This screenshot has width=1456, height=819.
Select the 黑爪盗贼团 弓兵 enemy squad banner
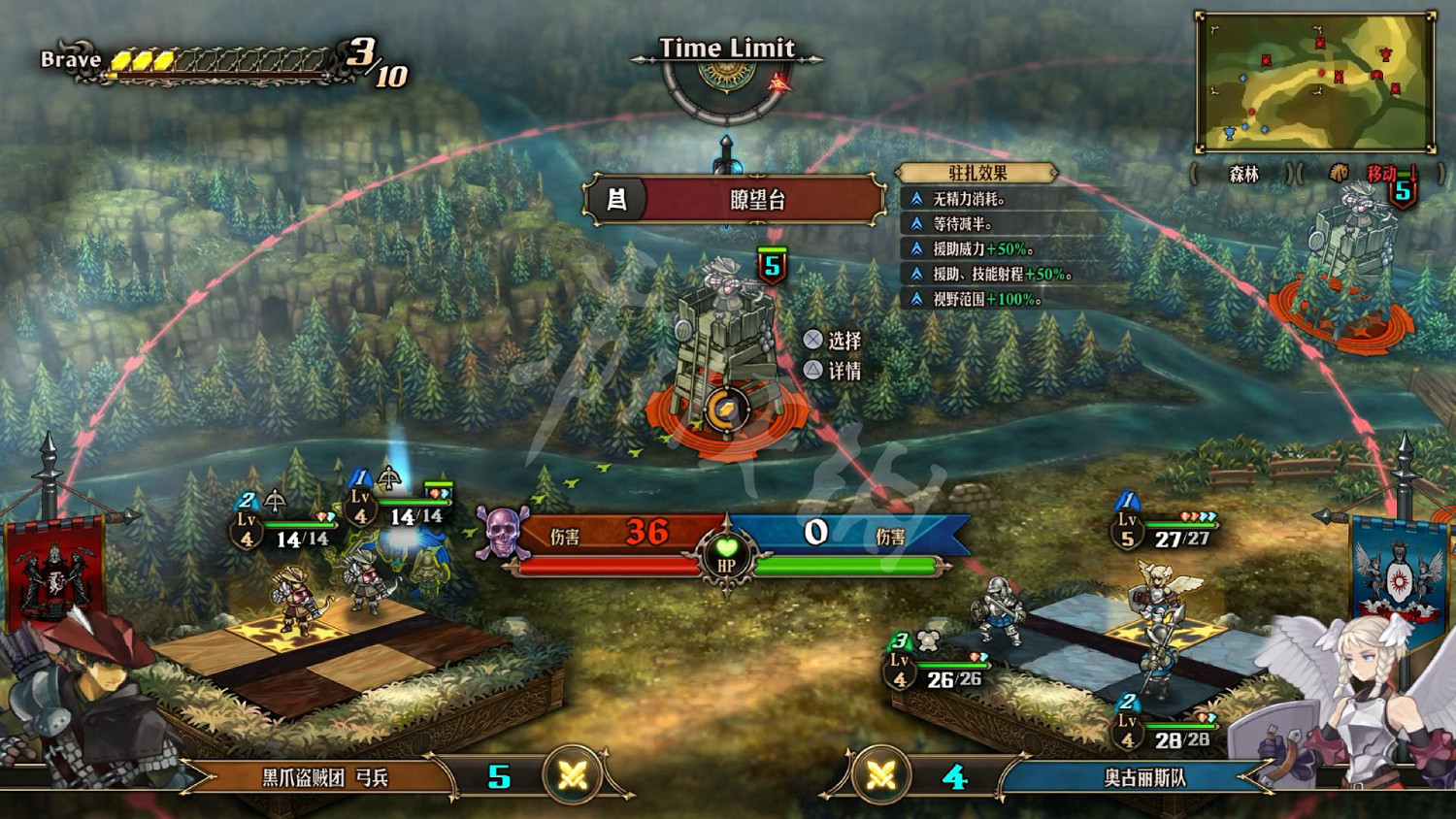point(324,777)
